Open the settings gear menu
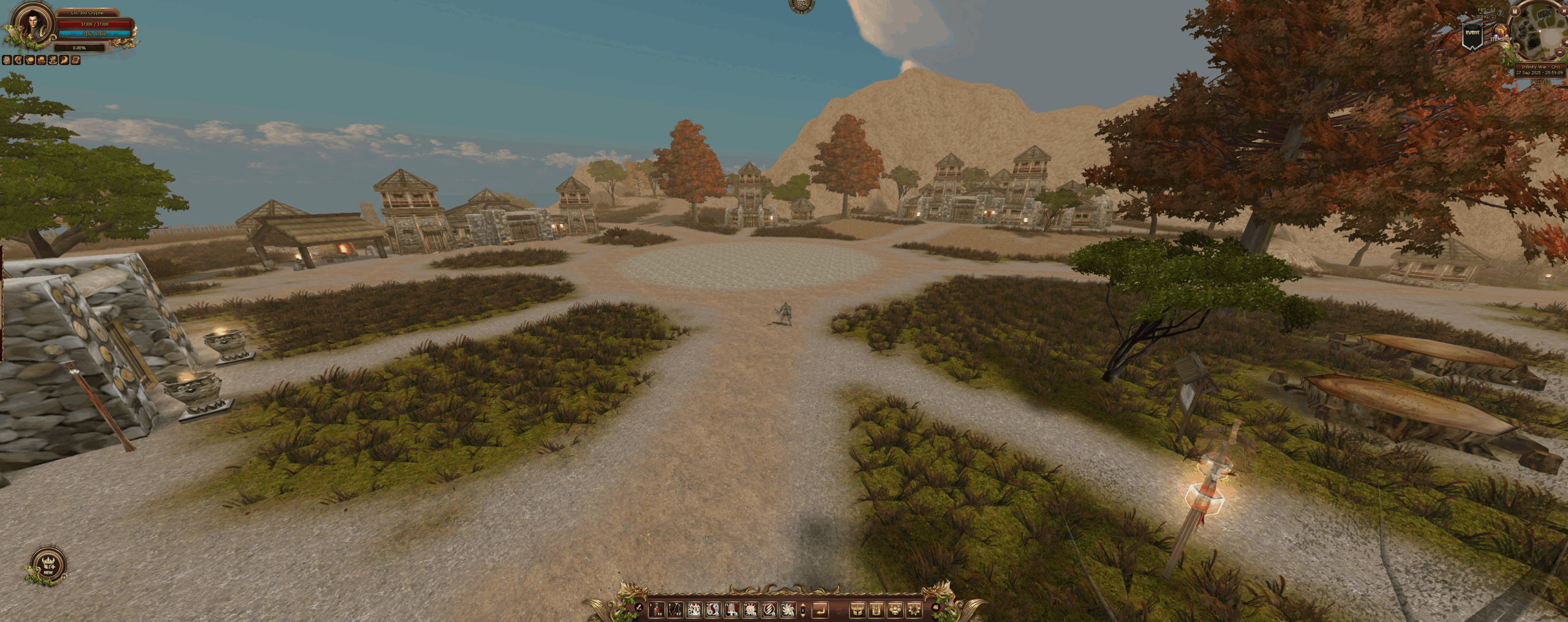The image size is (1568, 622). pos(914,609)
